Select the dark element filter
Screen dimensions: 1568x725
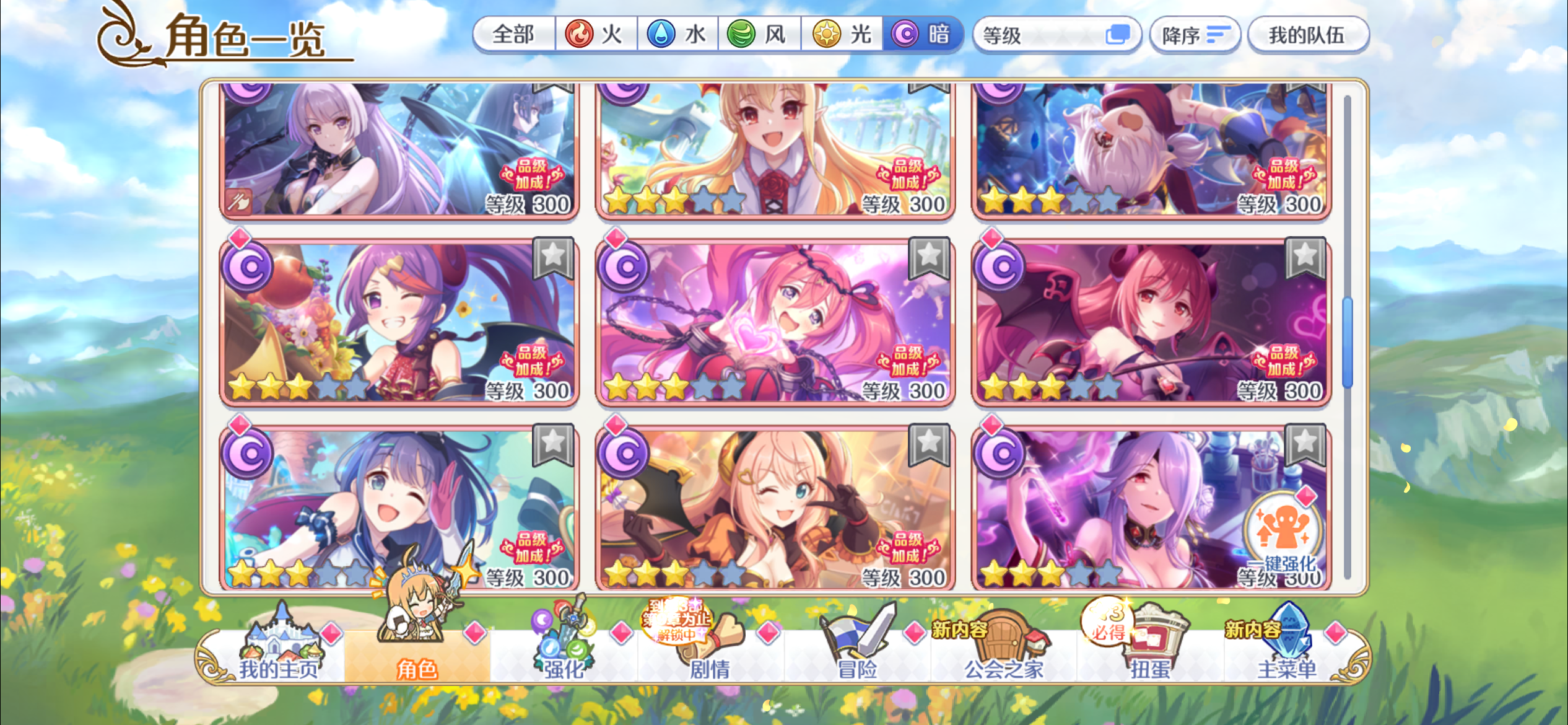924,35
